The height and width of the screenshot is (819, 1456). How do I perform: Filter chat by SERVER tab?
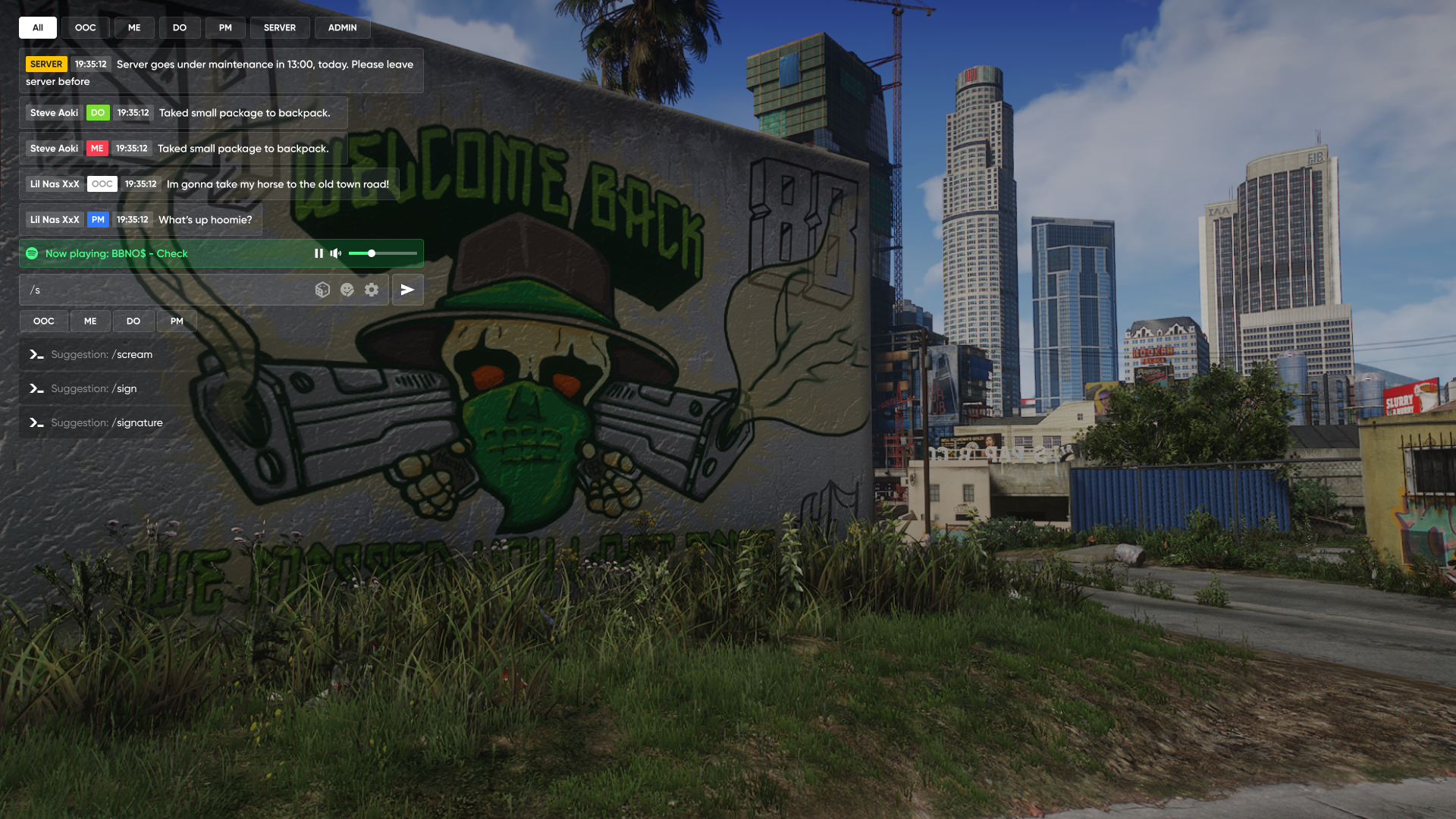[x=280, y=28]
